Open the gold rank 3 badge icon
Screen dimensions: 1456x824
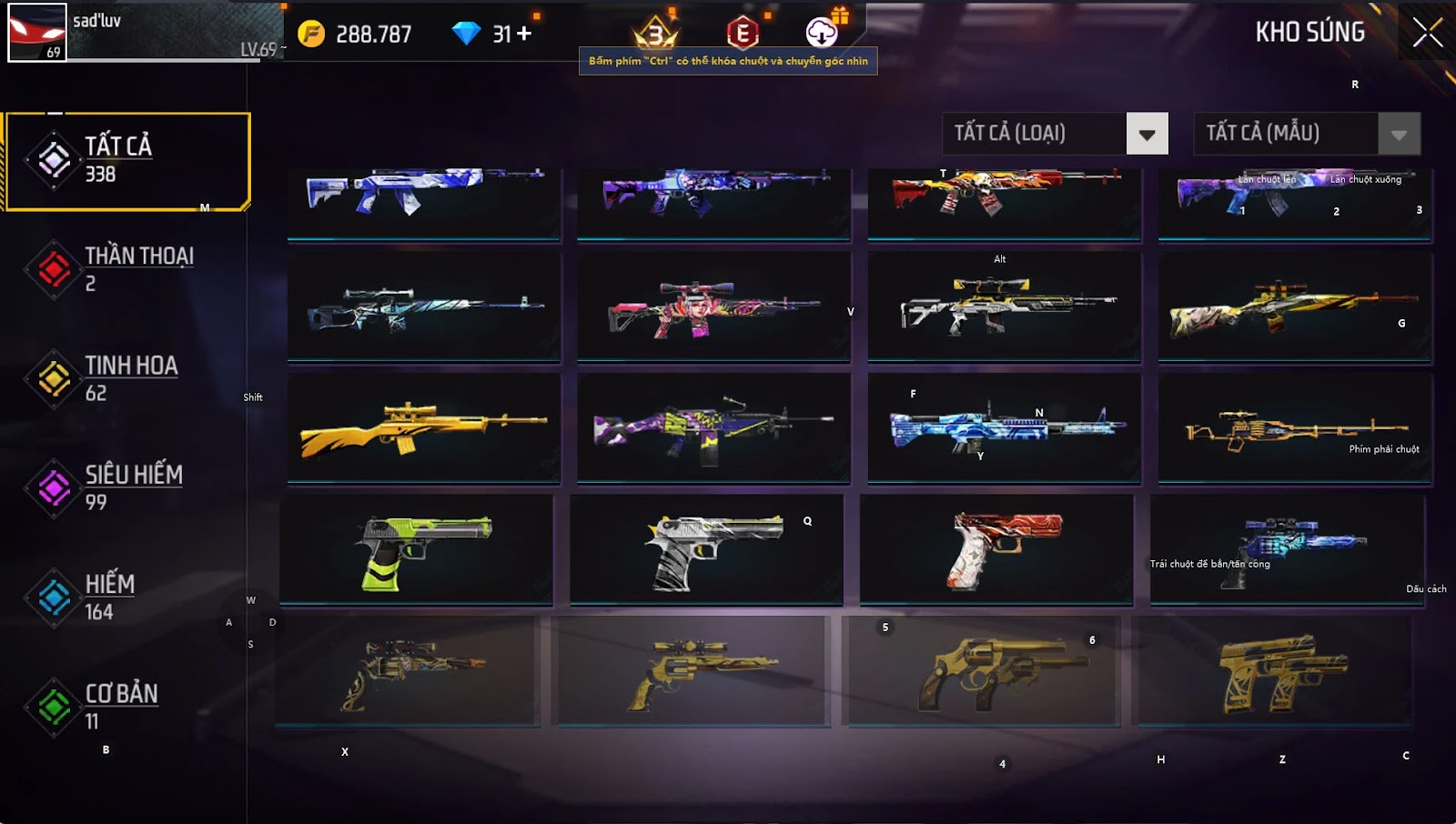[x=656, y=34]
